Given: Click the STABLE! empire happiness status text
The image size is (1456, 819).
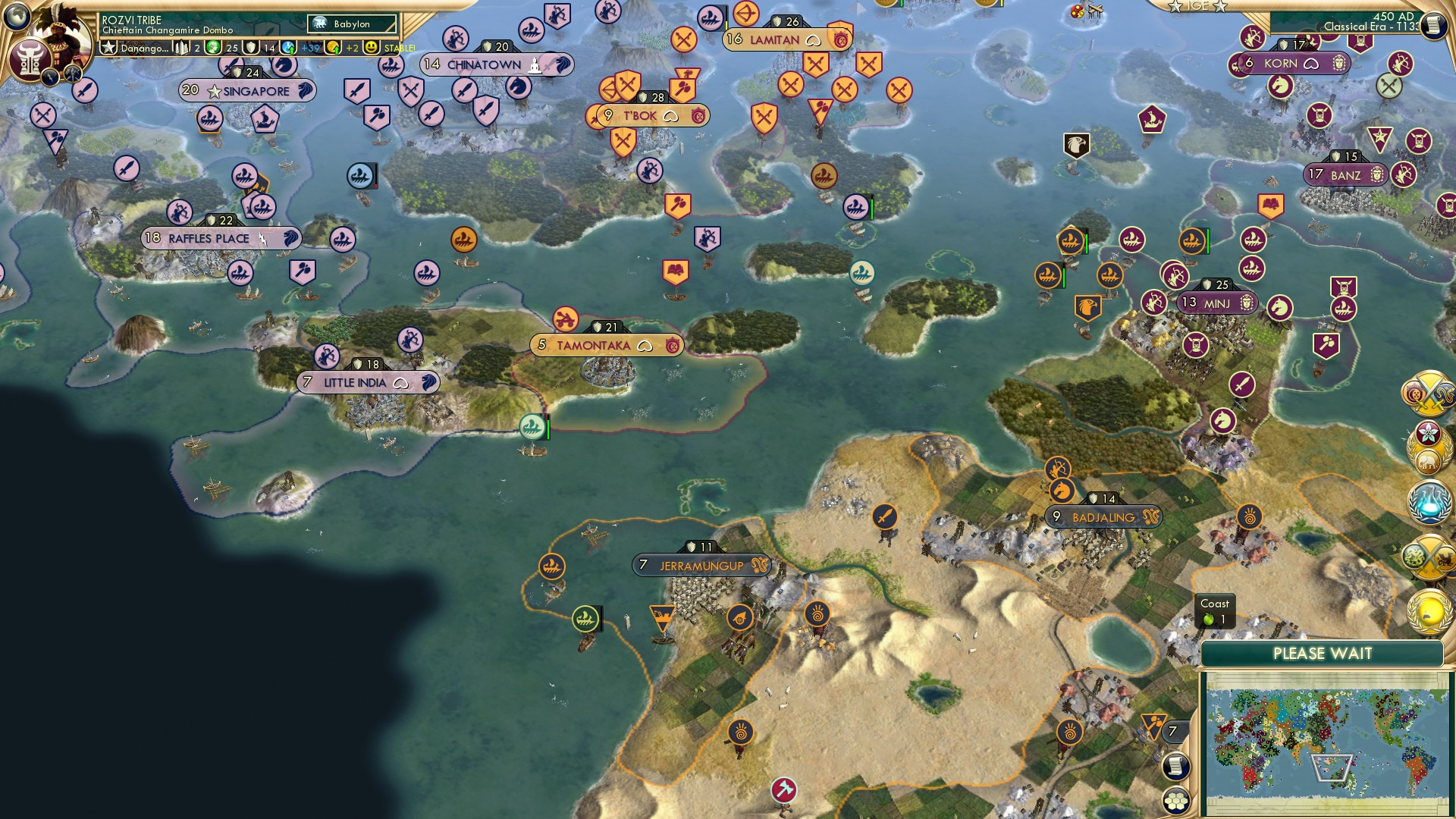Looking at the screenshot, I should pyautogui.click(x=397, y=48).
